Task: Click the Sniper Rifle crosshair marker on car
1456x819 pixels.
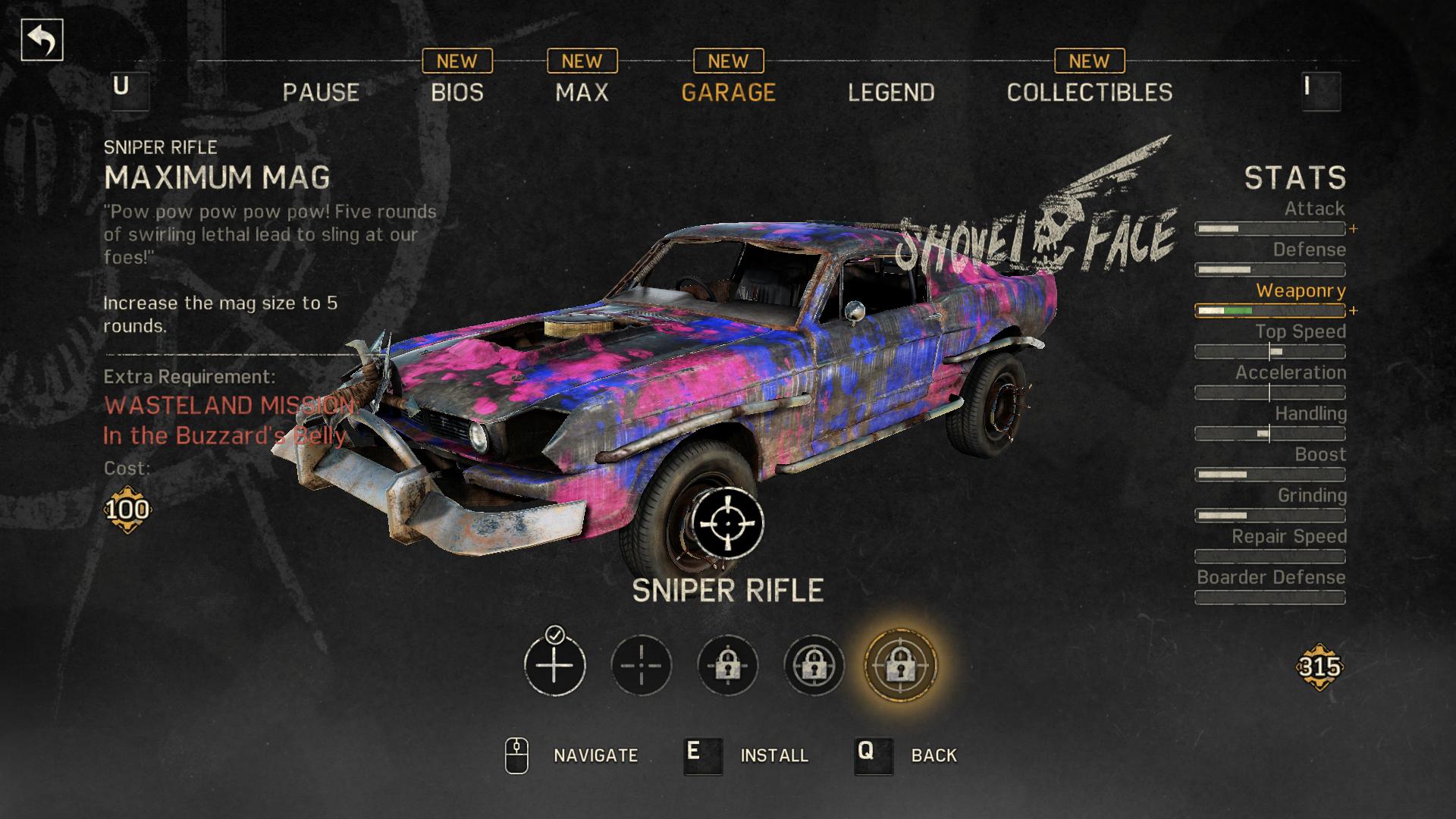Action: [727, 523]
